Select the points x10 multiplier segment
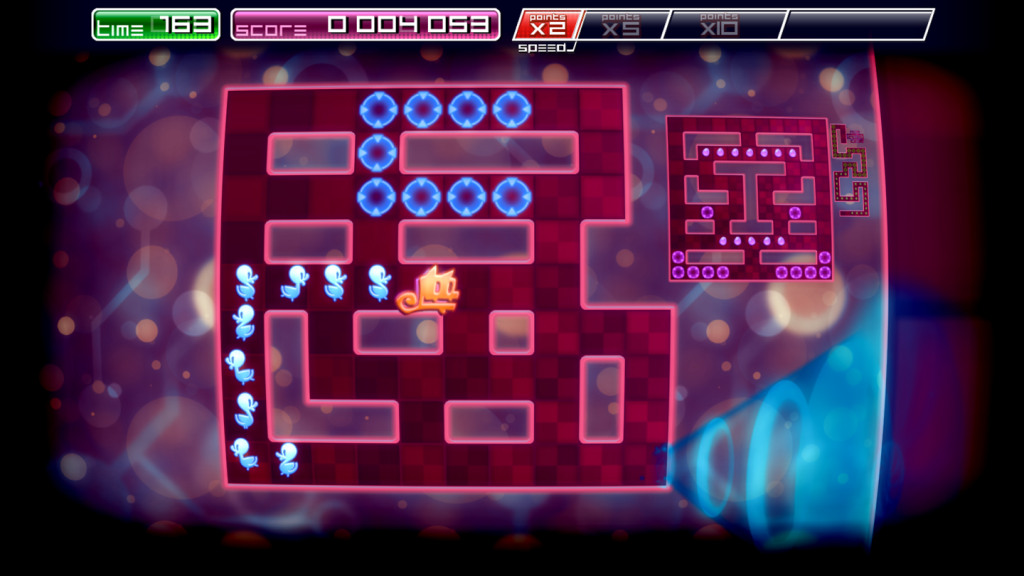 point(720,24)
